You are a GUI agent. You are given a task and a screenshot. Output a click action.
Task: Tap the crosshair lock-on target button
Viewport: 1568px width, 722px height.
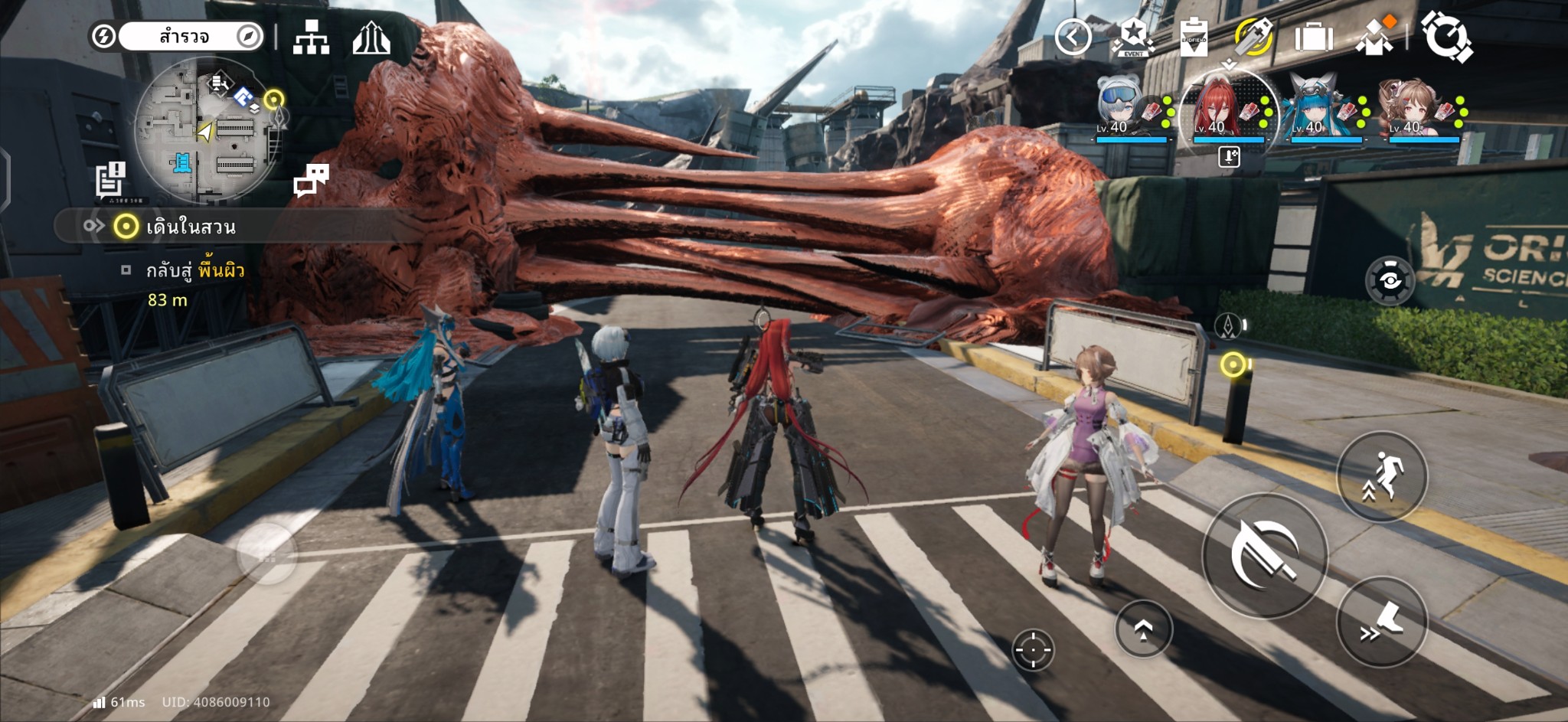1033,650
